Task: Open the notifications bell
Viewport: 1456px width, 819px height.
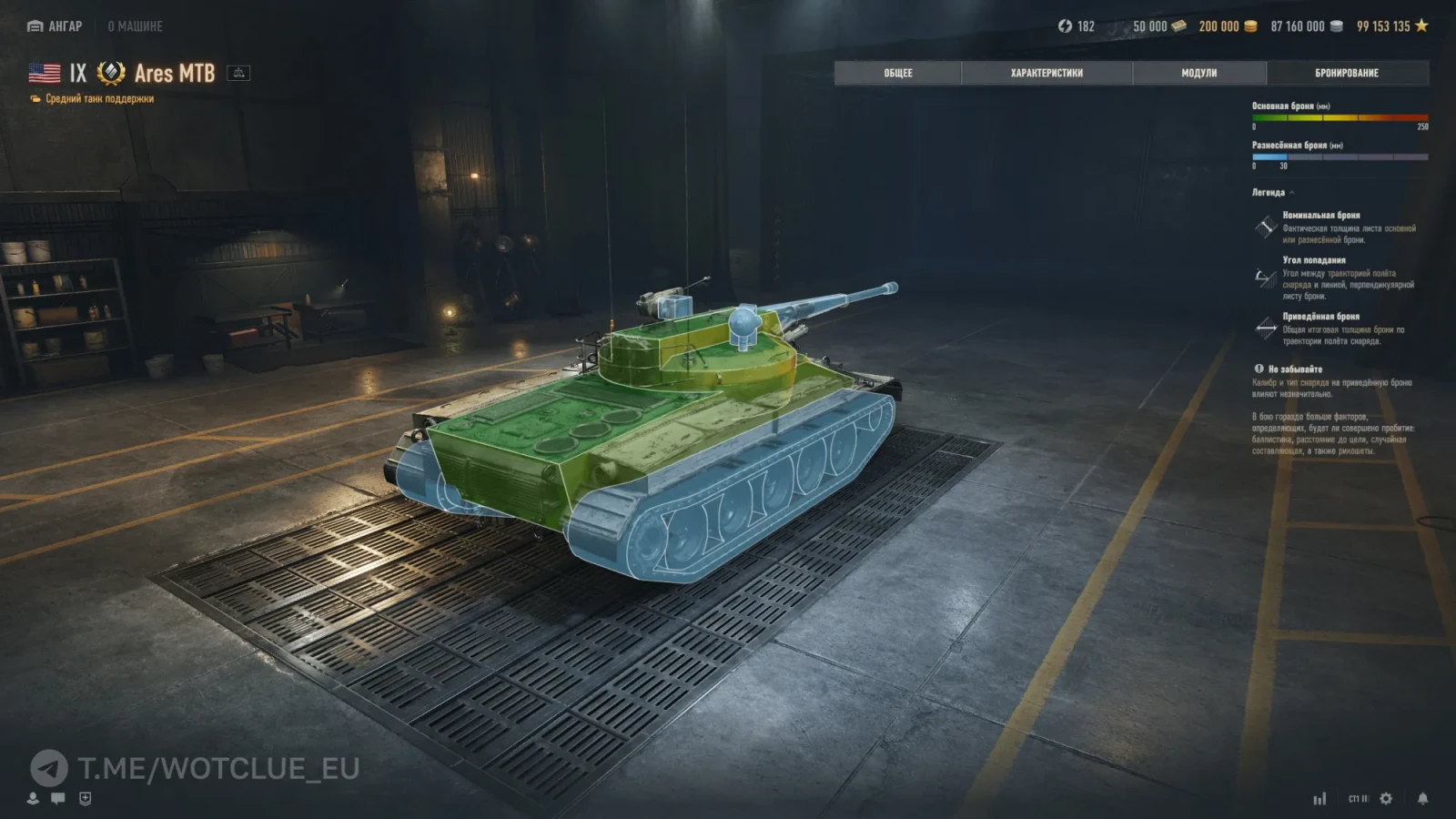Action: point(1422,798)
